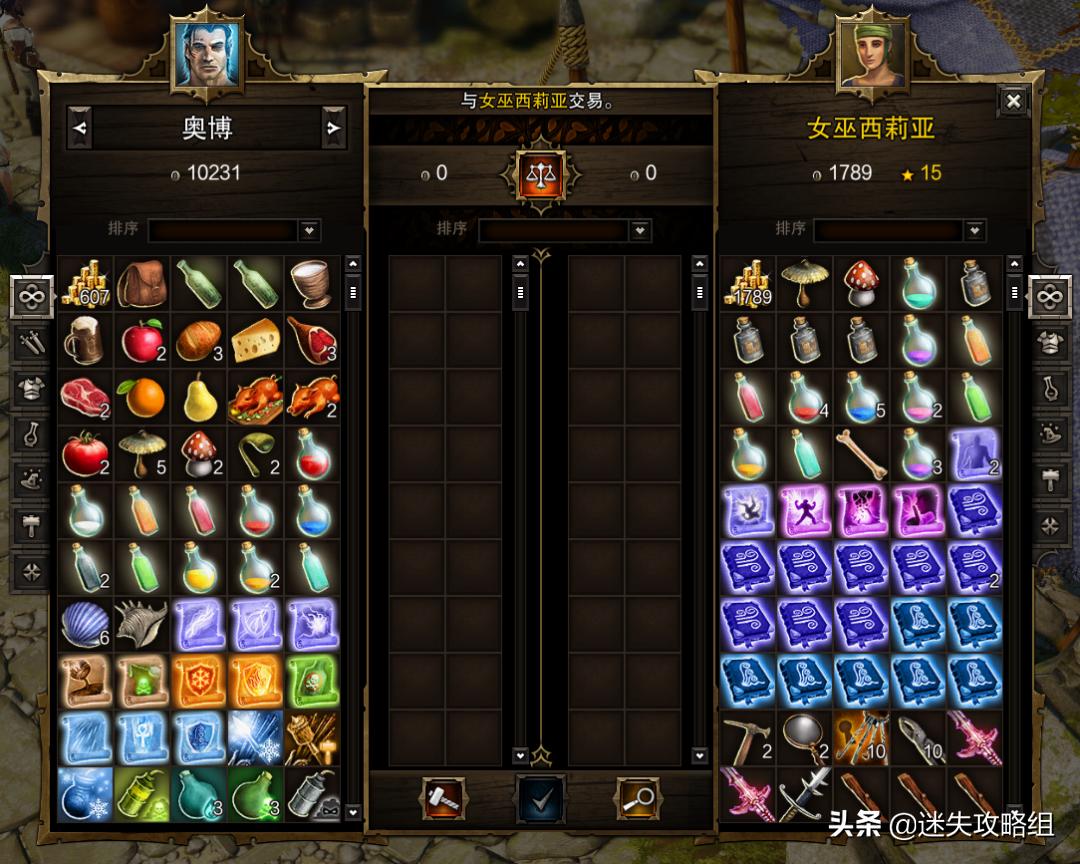Show all items with player's infinity filter tab
The image size is (1080, 864).
coord(32,297)
